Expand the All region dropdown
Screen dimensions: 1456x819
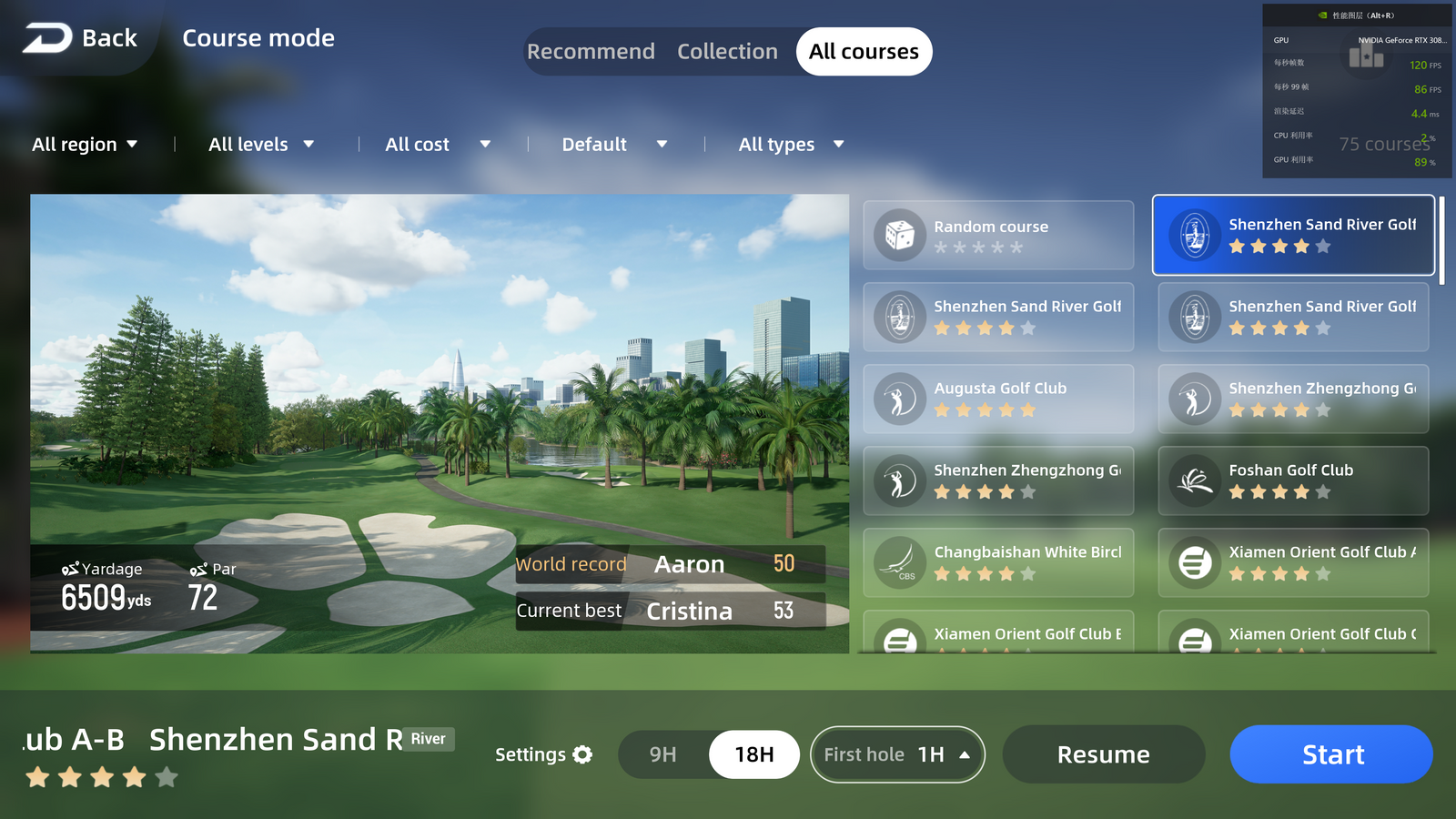pyautogui.click(x=85, y=144)
